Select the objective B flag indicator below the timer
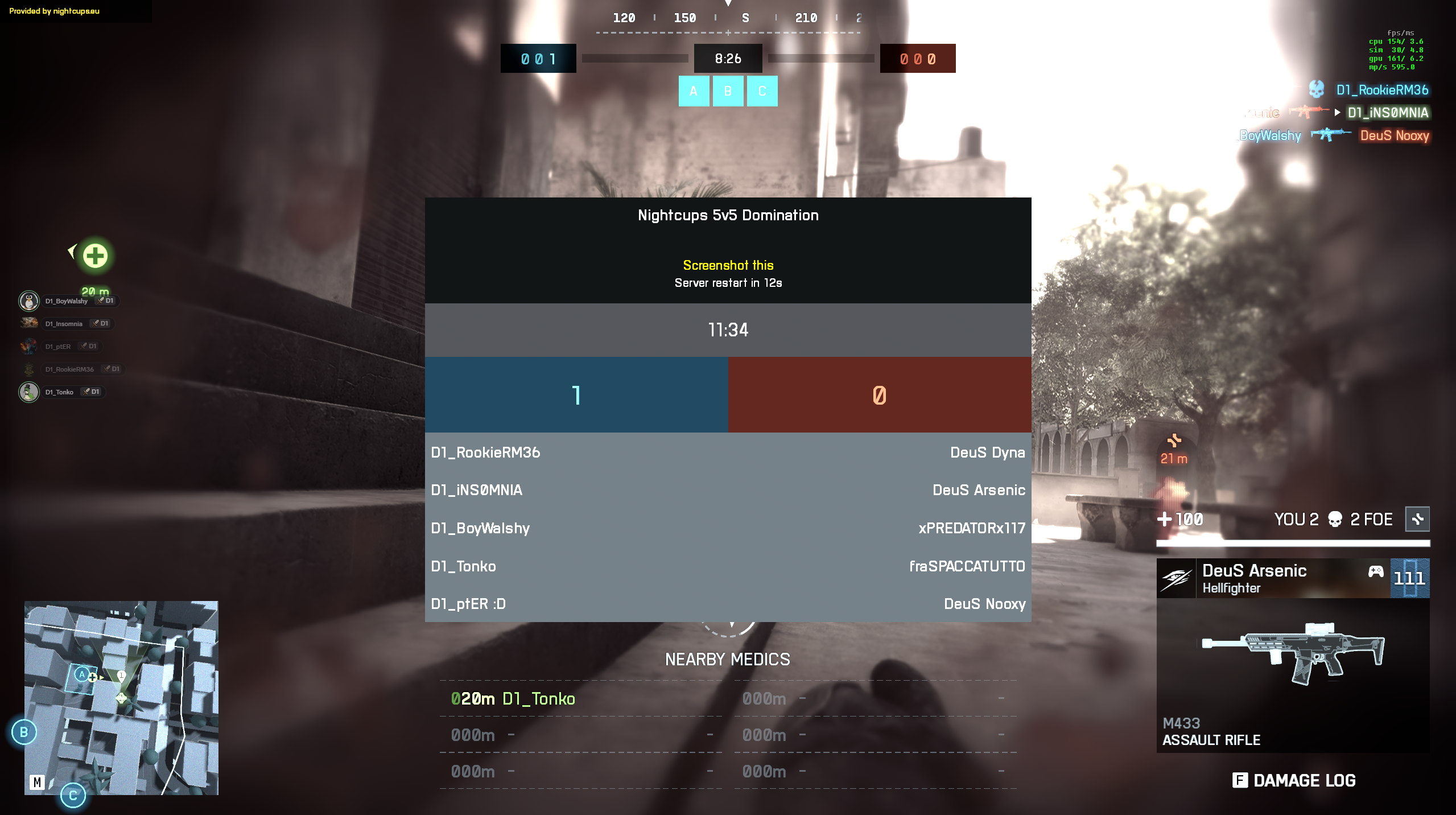 tap(728, 91)
